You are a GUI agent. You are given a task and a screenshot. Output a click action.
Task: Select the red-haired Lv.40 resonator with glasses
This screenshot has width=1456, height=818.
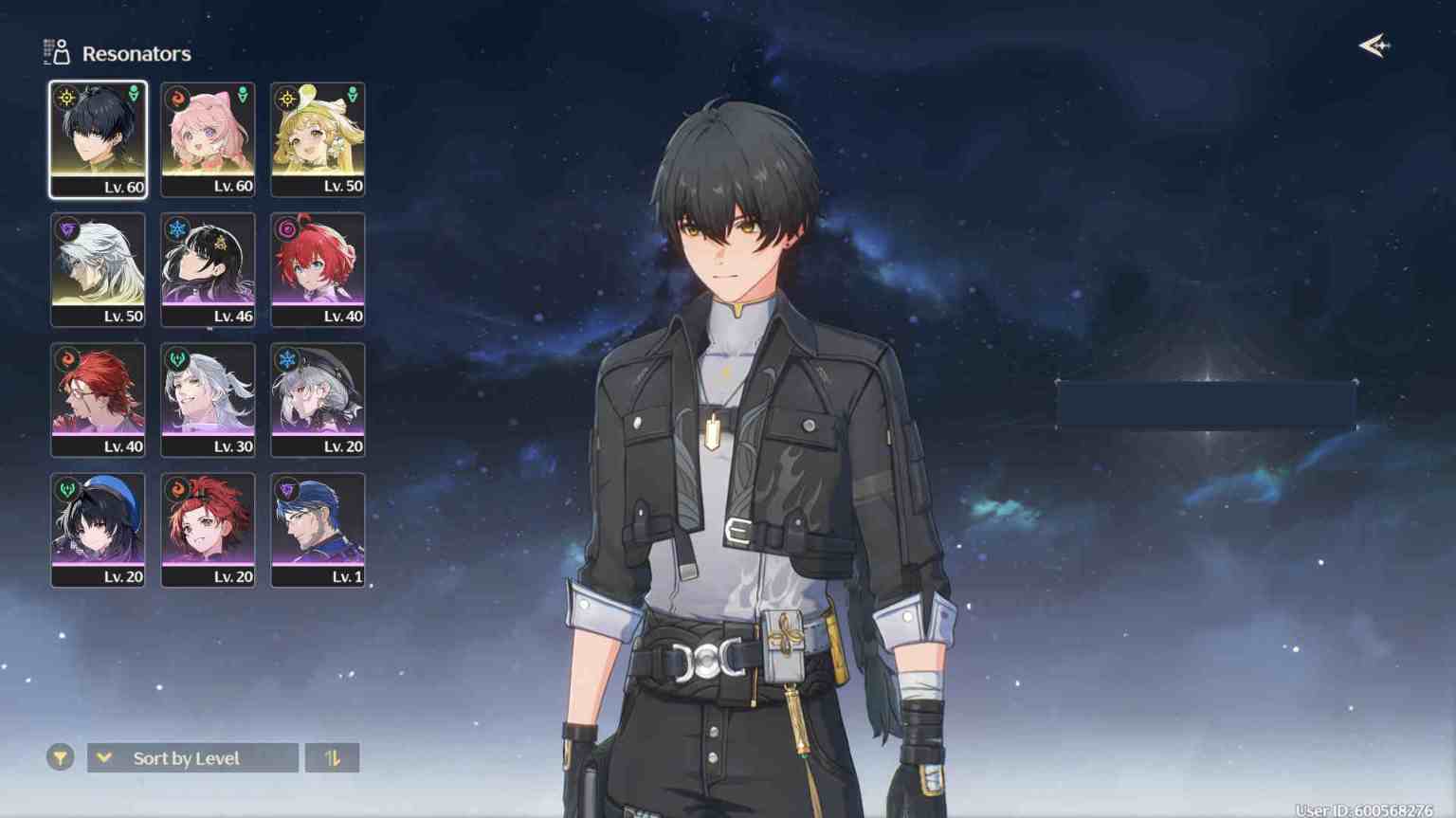[x=99, y=399]
